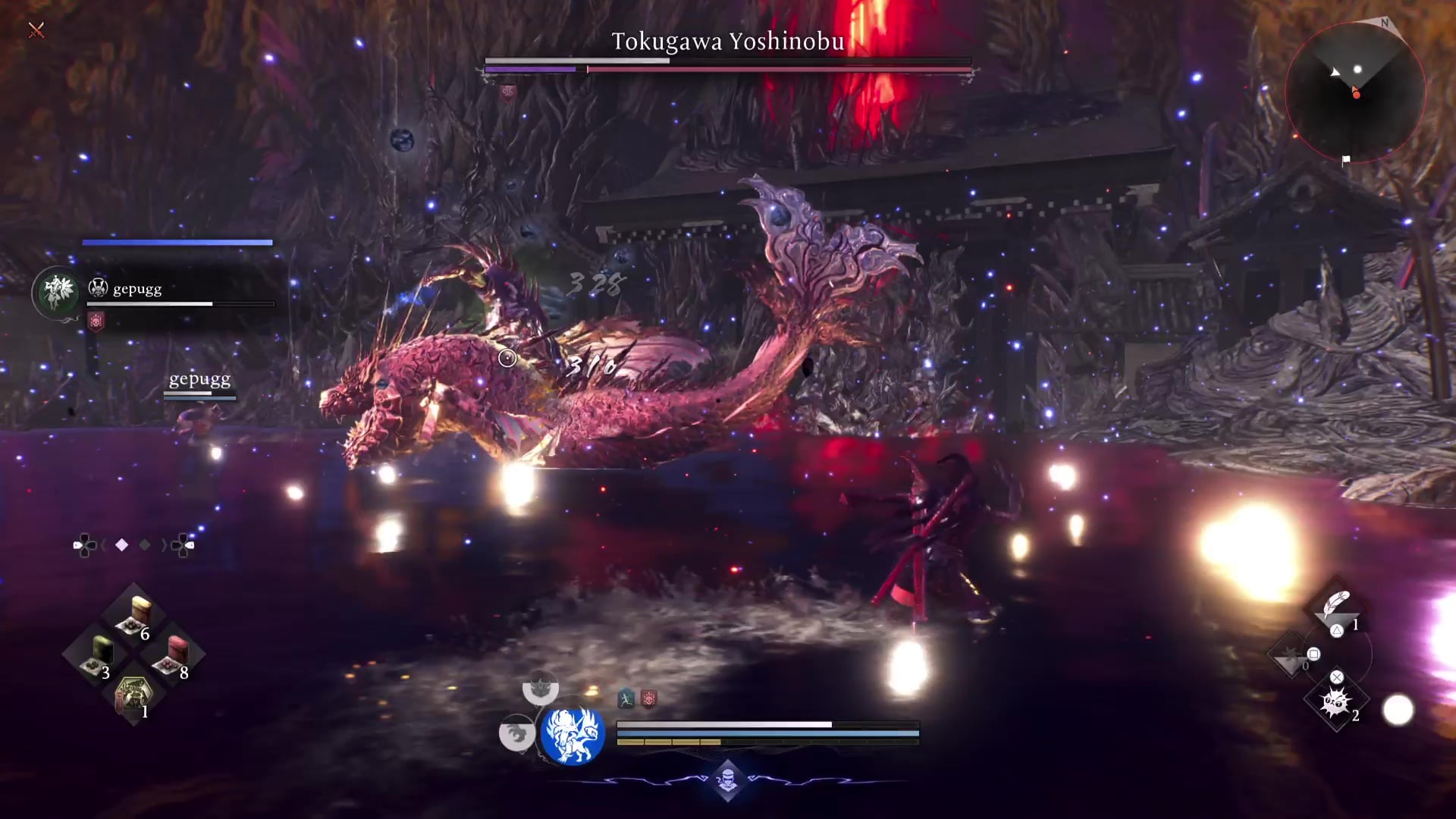This screenshot has height=819, width=1456.
Task: Select the lower-left grey soul core icon
Action: point(516,733)
